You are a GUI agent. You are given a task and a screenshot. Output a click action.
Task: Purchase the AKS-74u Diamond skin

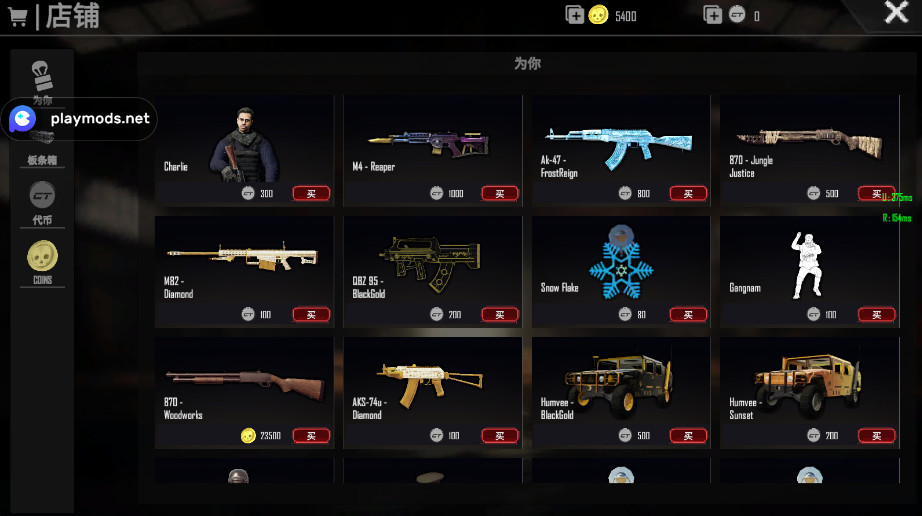tap(499, 435)
